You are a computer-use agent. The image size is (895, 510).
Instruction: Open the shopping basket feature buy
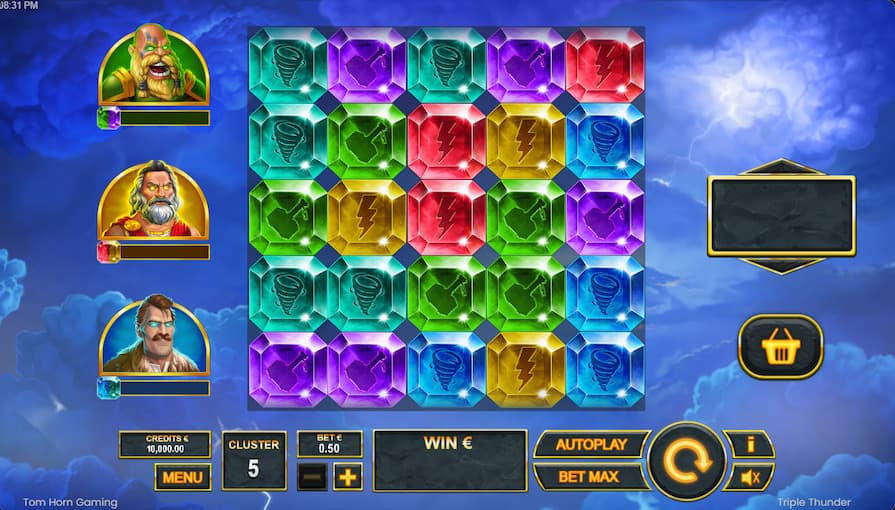tap(780, 347)
